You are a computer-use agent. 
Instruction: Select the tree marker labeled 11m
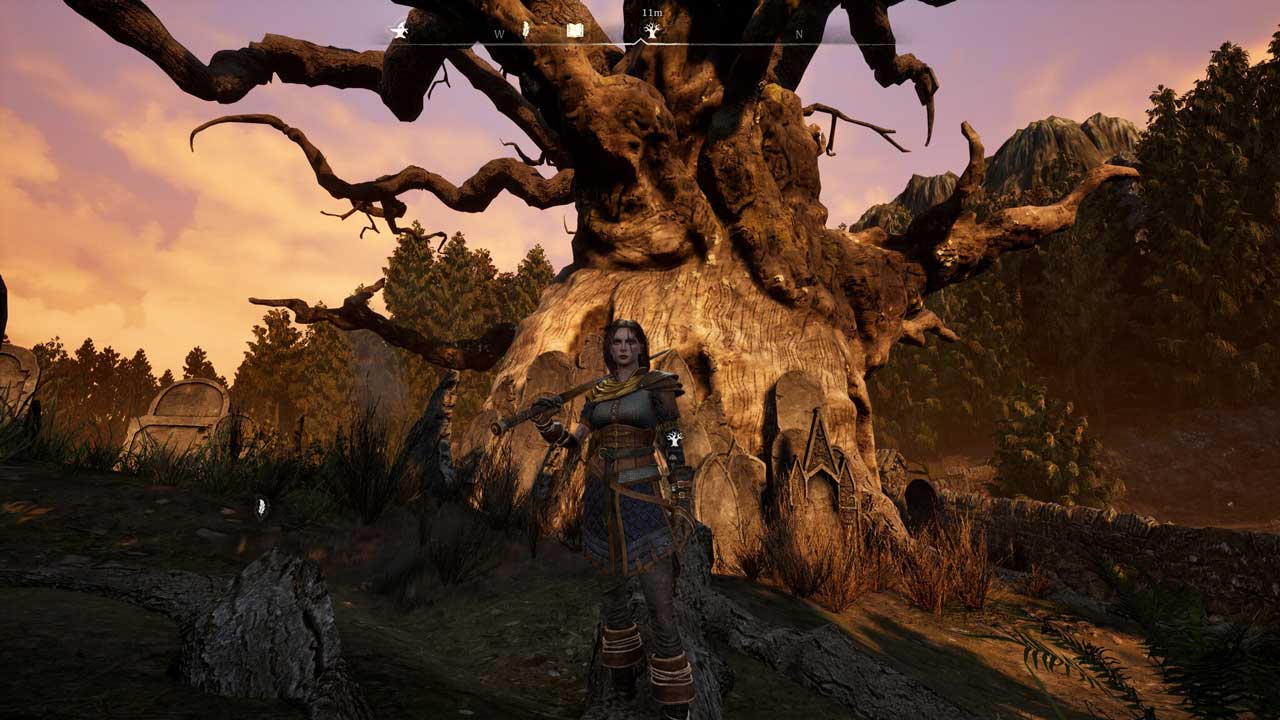coord(652,31)
